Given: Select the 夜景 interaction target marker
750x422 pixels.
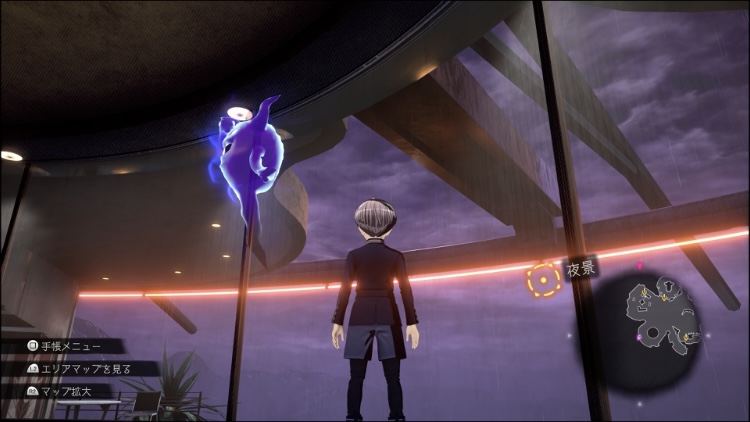Looking at the screenshot, I should (x=543, y=281).
